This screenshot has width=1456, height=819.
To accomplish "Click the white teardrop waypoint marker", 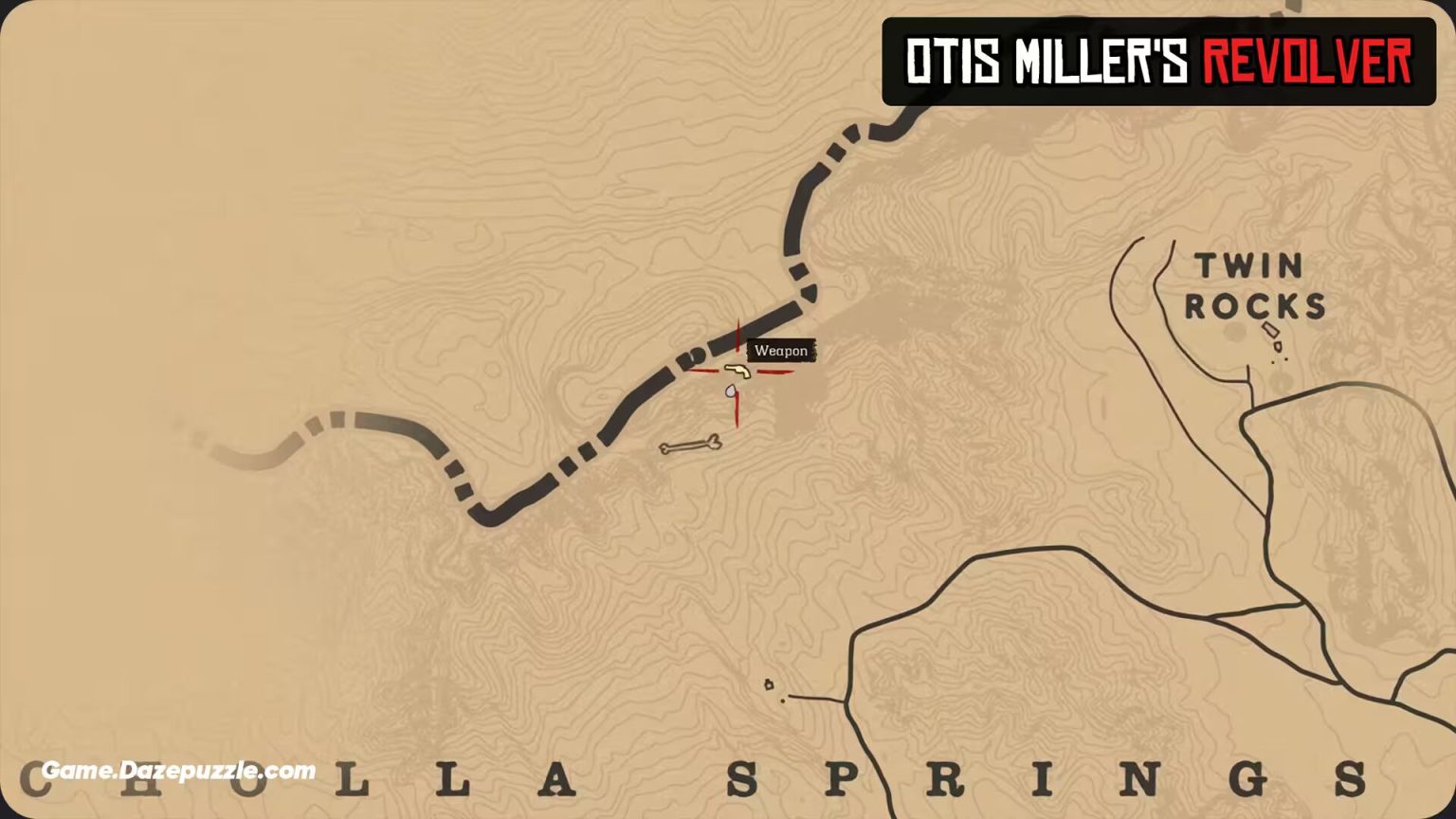I will tap(730, 391).
